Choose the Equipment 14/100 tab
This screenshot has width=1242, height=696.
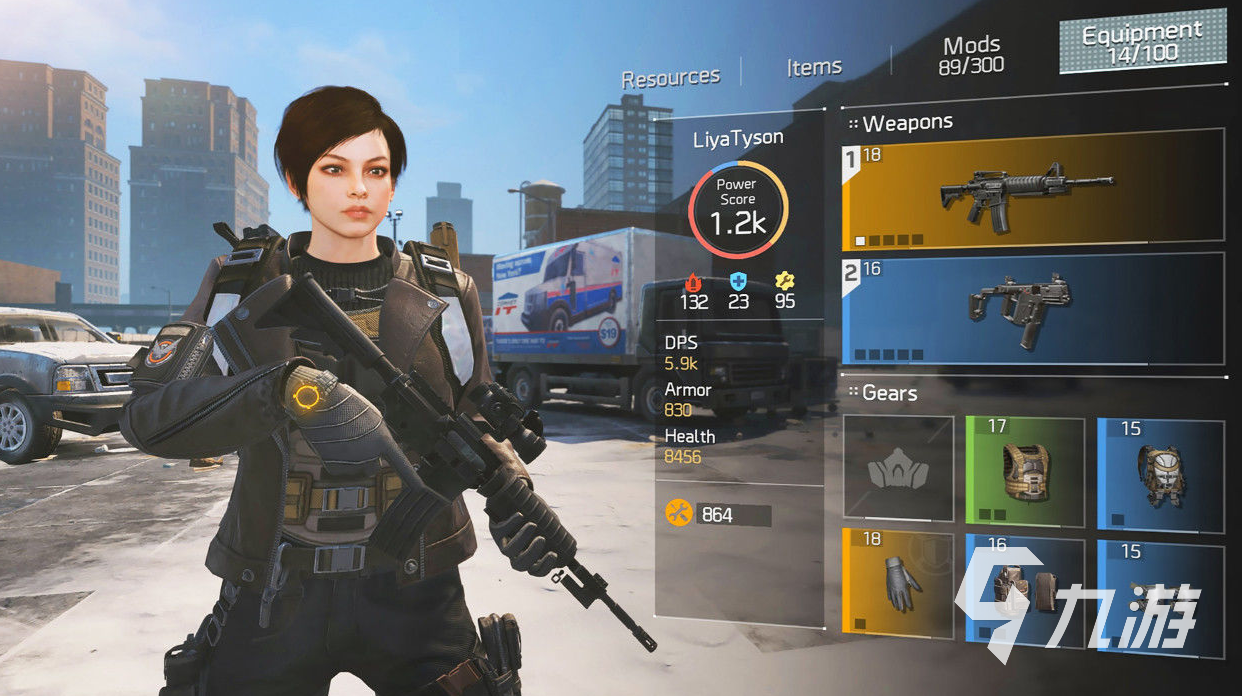point(1142,43)
